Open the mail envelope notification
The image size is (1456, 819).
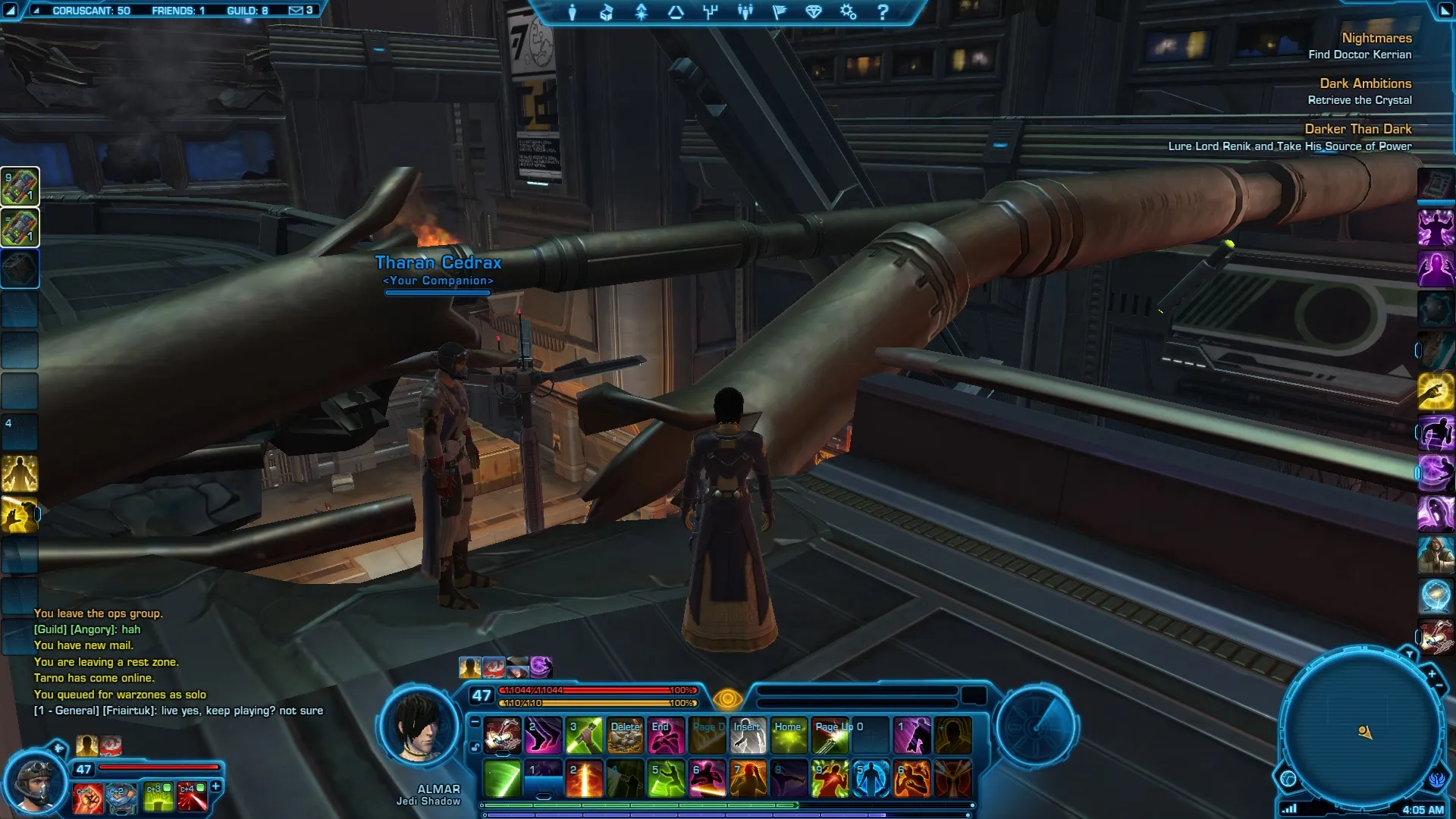(296, 11)
